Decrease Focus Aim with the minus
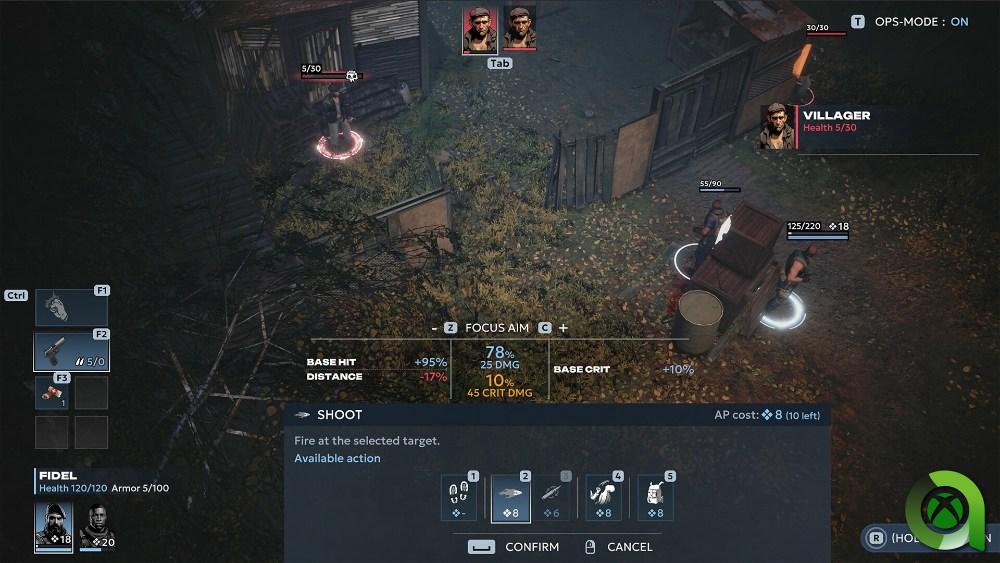The height and width of the screenshot is (563, 1000). (x=434, y=328)
